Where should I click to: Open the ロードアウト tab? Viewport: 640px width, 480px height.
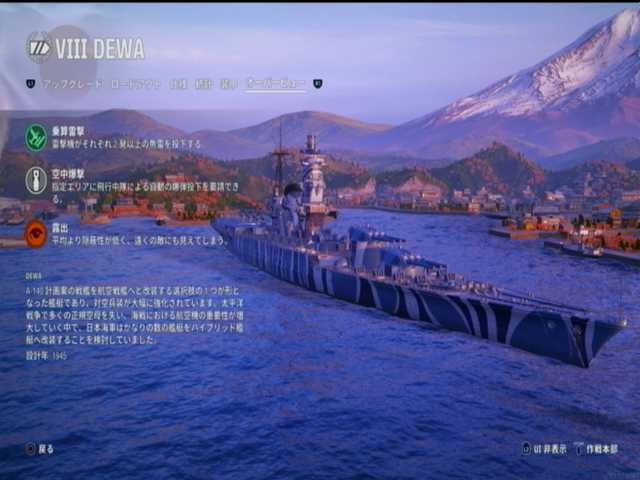135,84
